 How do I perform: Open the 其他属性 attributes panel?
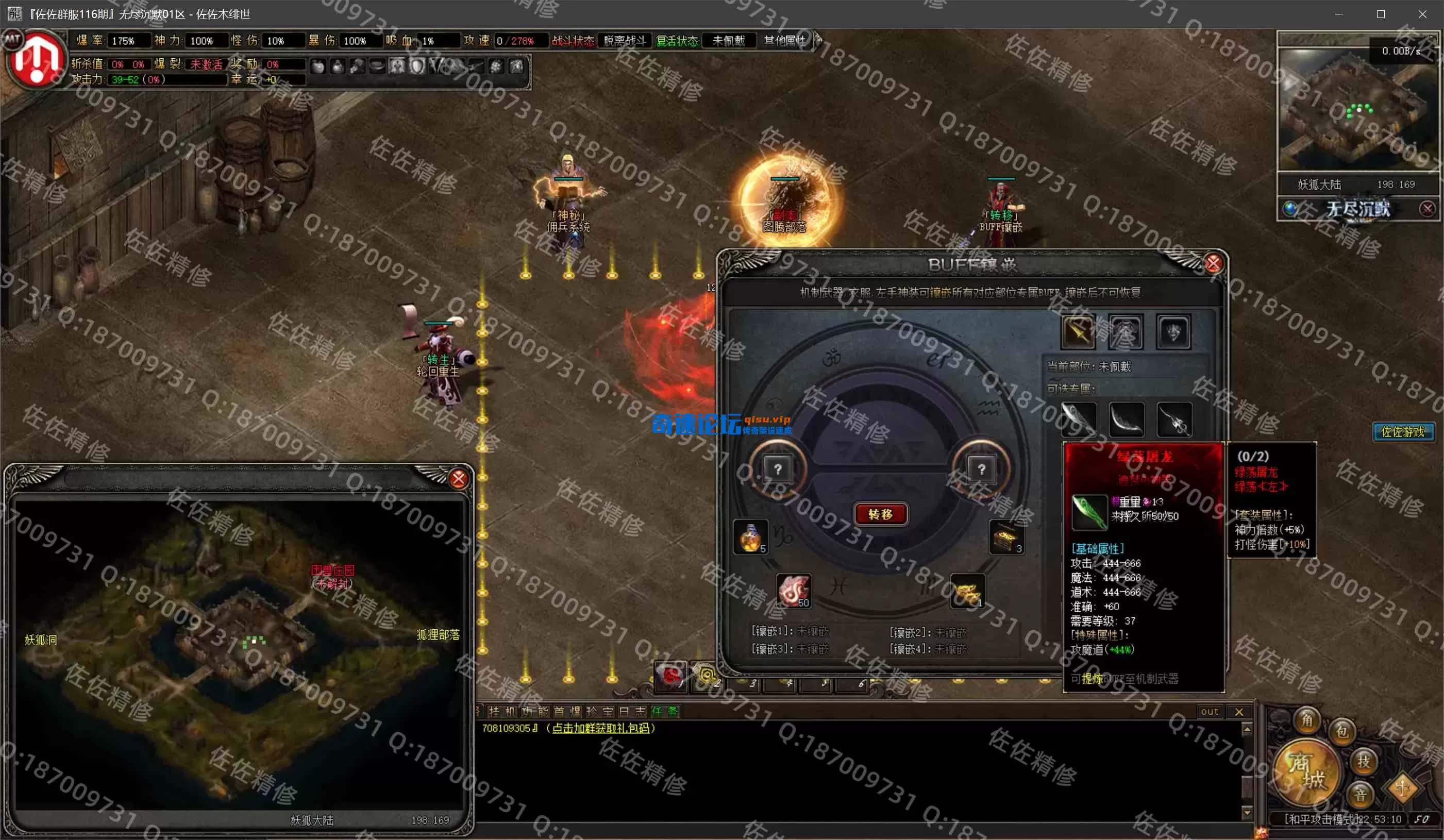click(784, 41)
